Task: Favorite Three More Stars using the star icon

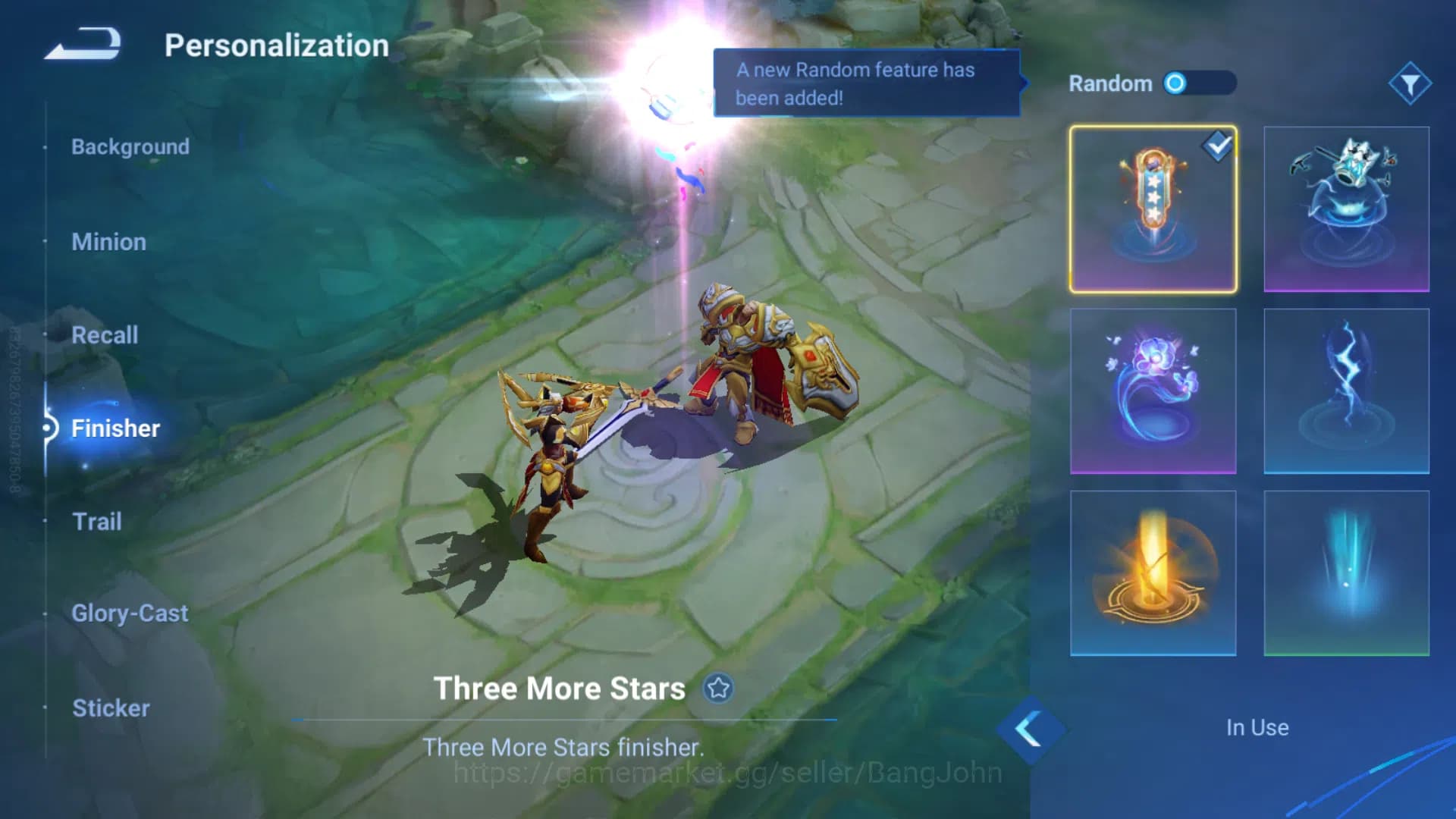Action: [716, 689]
